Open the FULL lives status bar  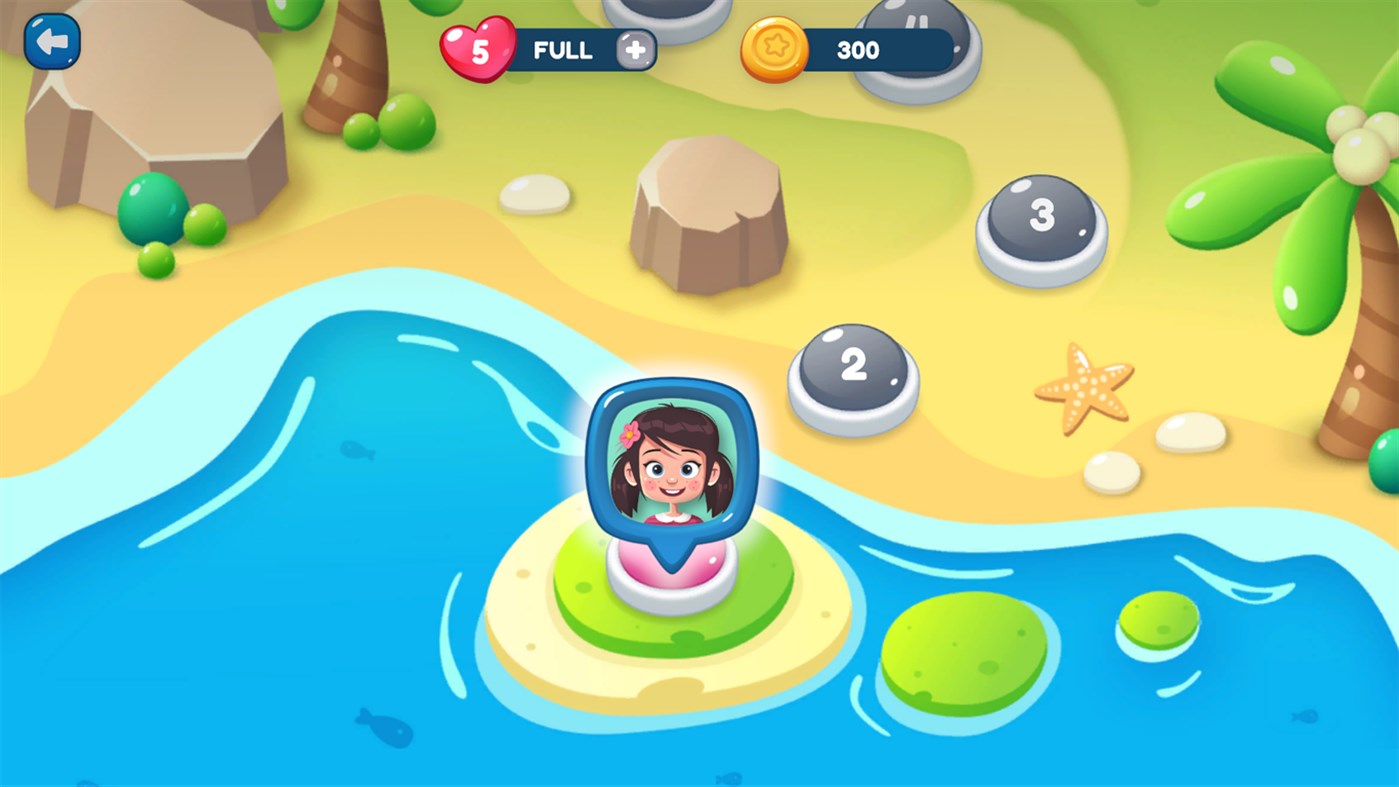565,50
